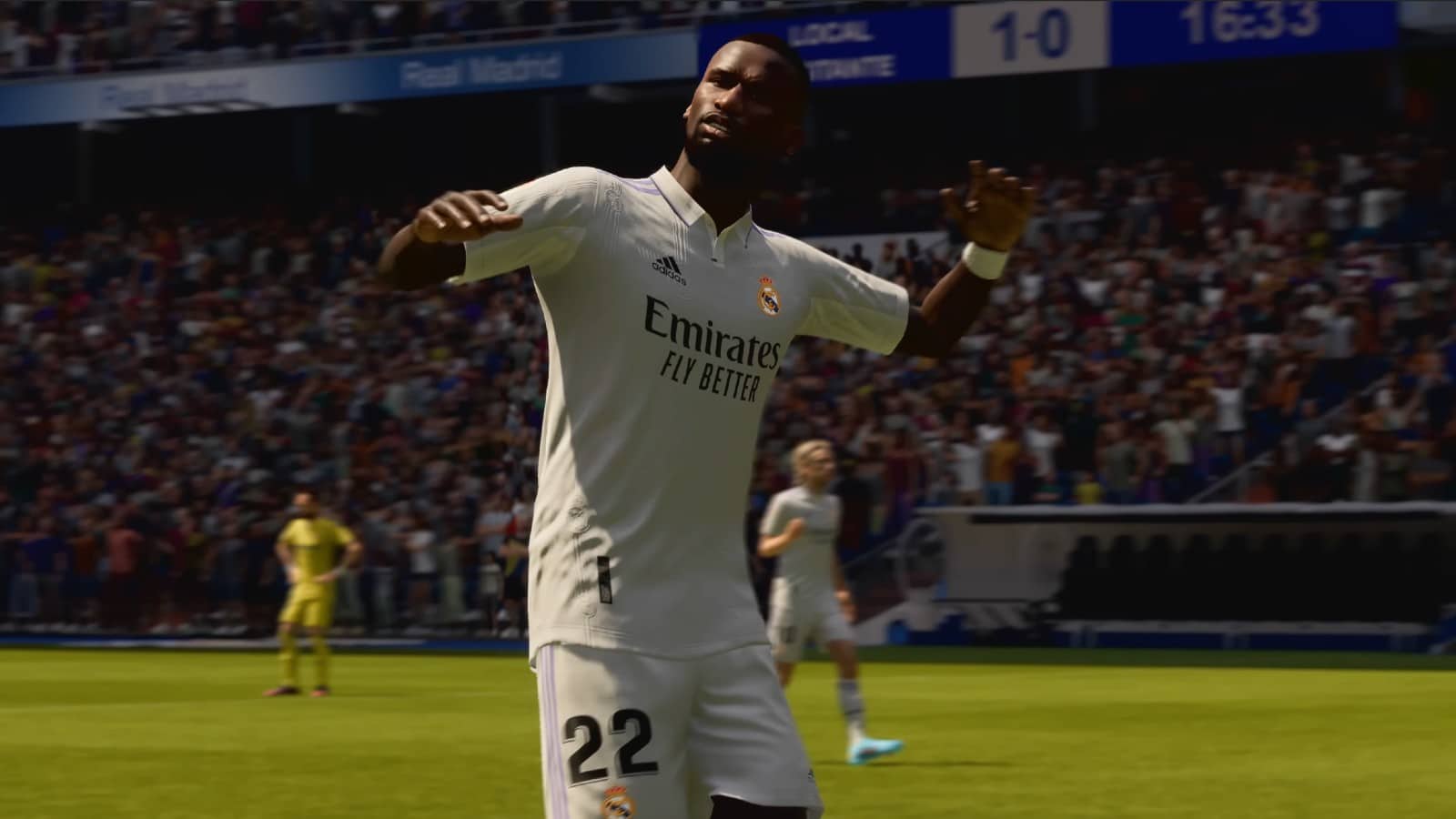1456x819 pixels.
Task: Click the Real Madrid badge on the shorts
Action: (x=617, y=804)
